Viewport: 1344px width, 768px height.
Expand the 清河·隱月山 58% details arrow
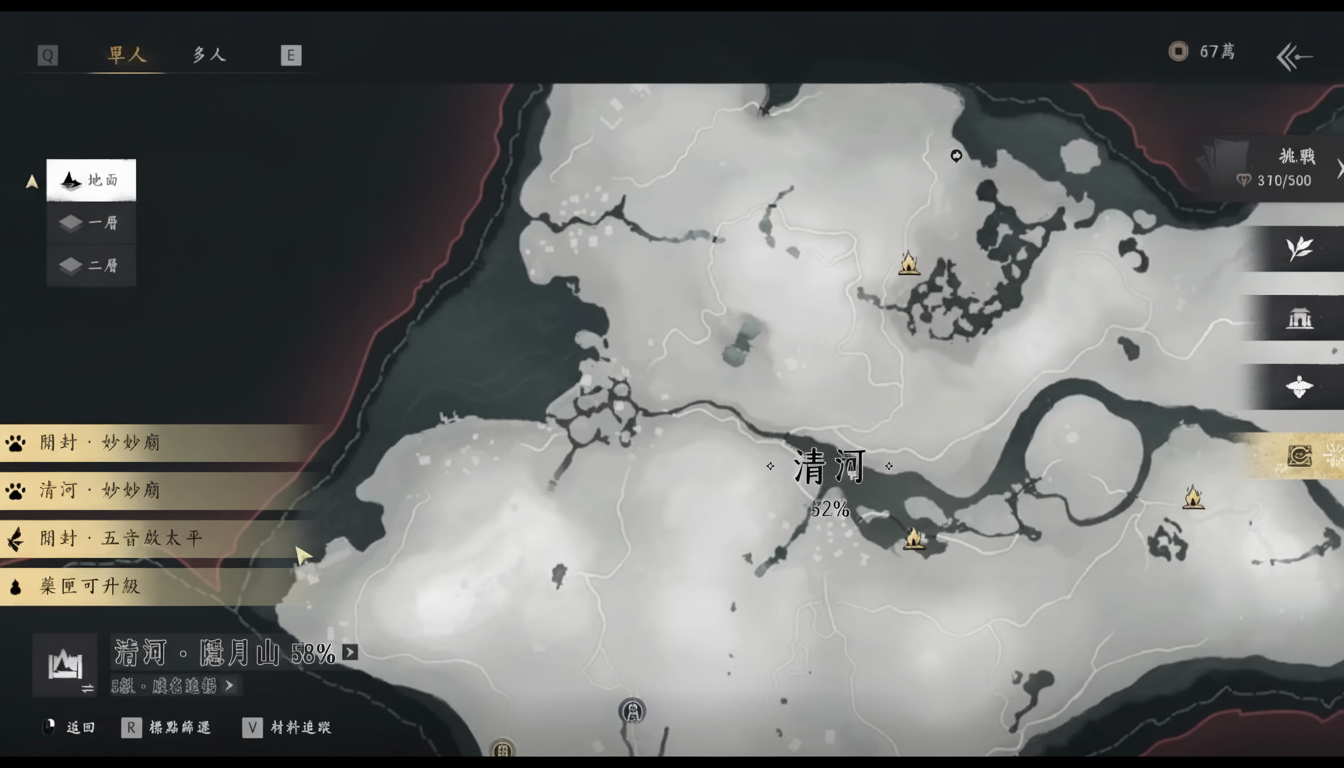point(348,650)
